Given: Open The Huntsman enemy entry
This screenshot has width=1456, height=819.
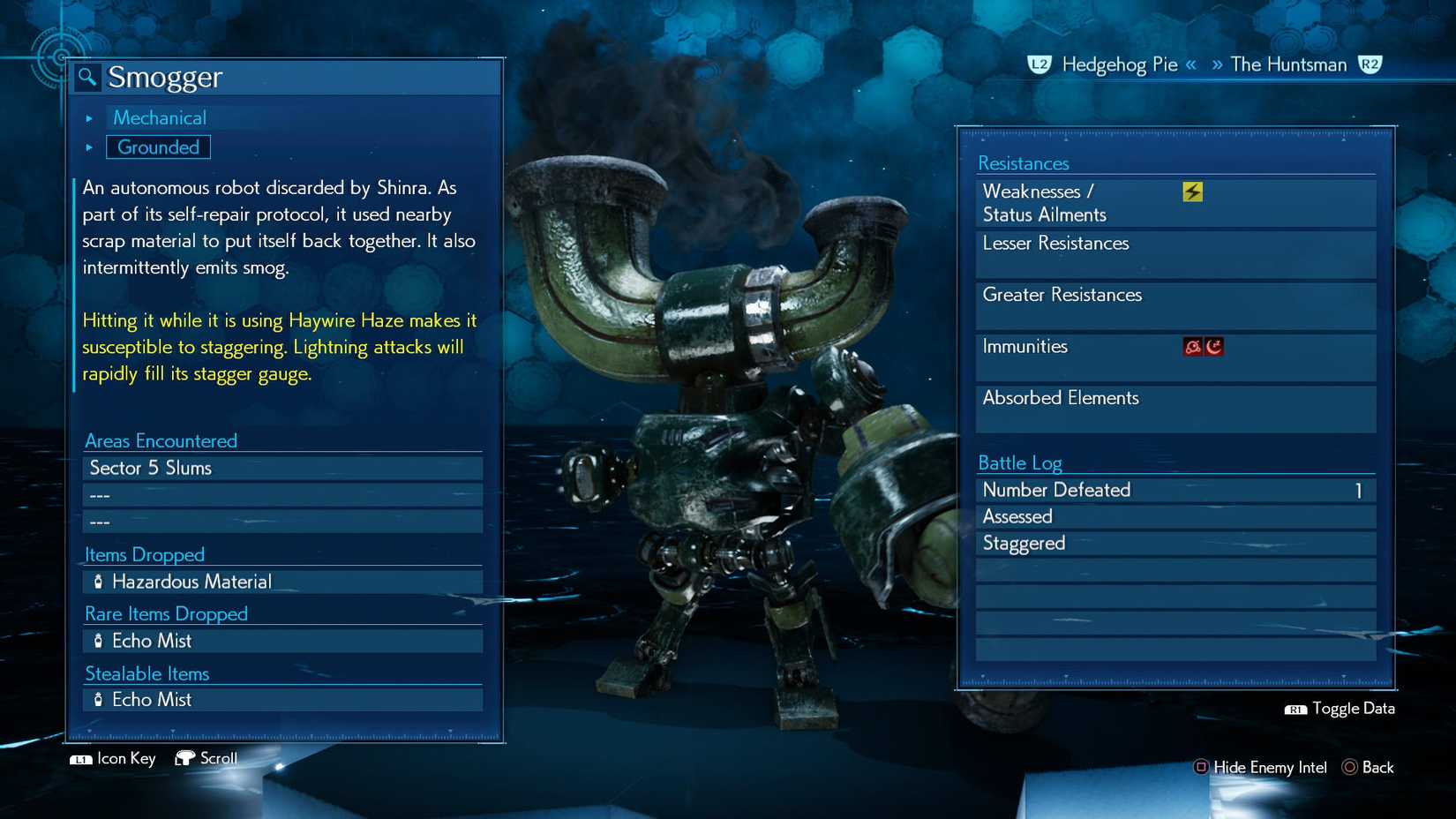Looking at the screenshot, I should pyautogui.click(x=1287, y=64).
